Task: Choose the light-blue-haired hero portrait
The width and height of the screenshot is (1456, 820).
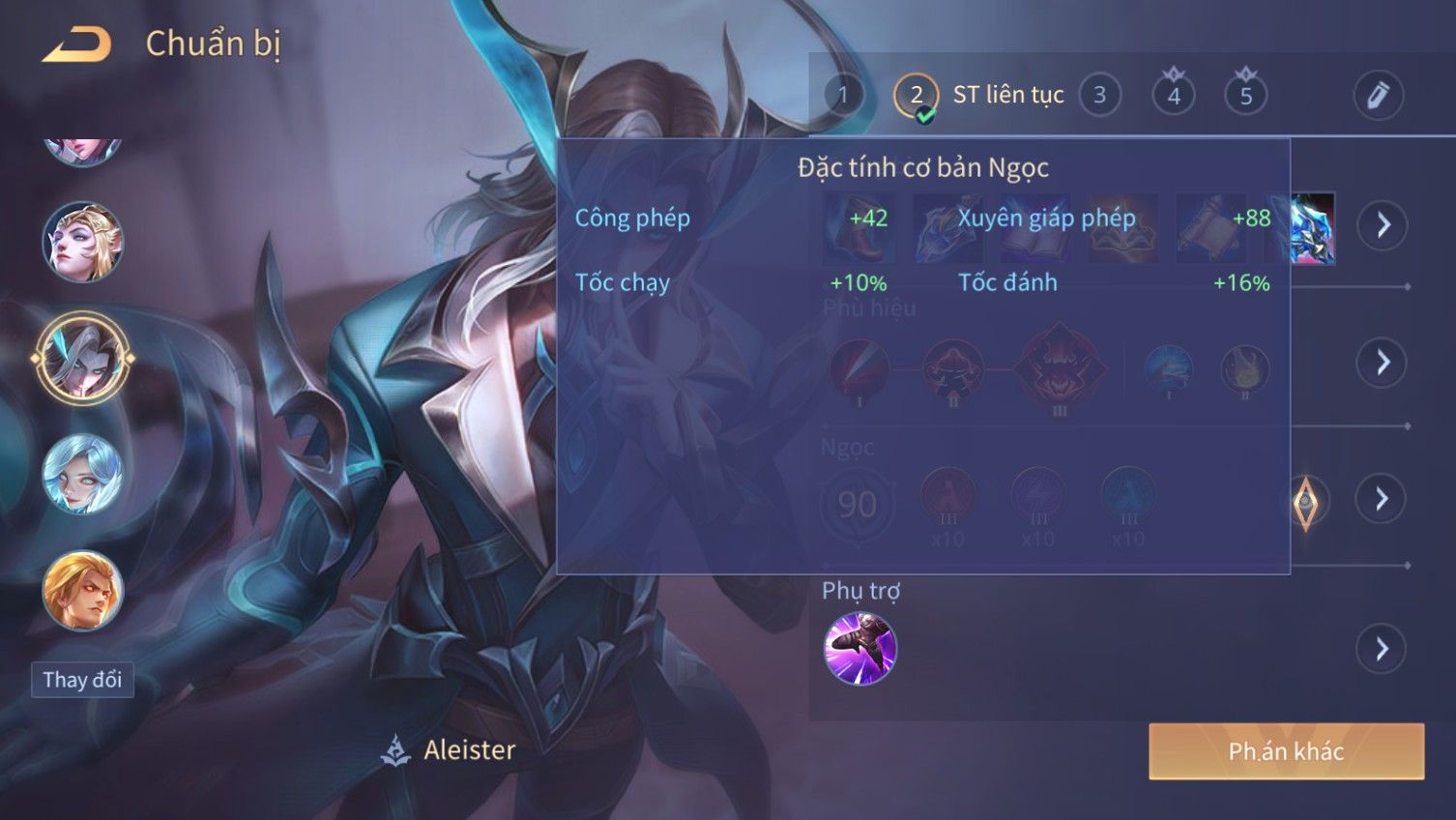Action: coord(82,474)
